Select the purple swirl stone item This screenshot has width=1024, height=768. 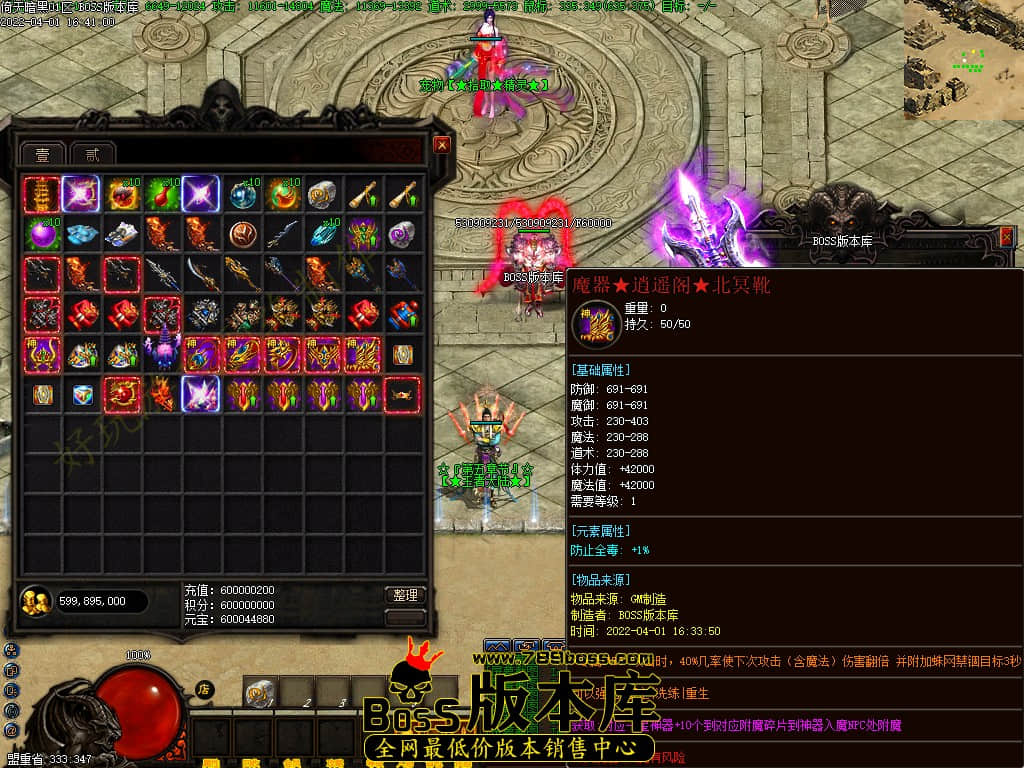click(x=402, y=234)
